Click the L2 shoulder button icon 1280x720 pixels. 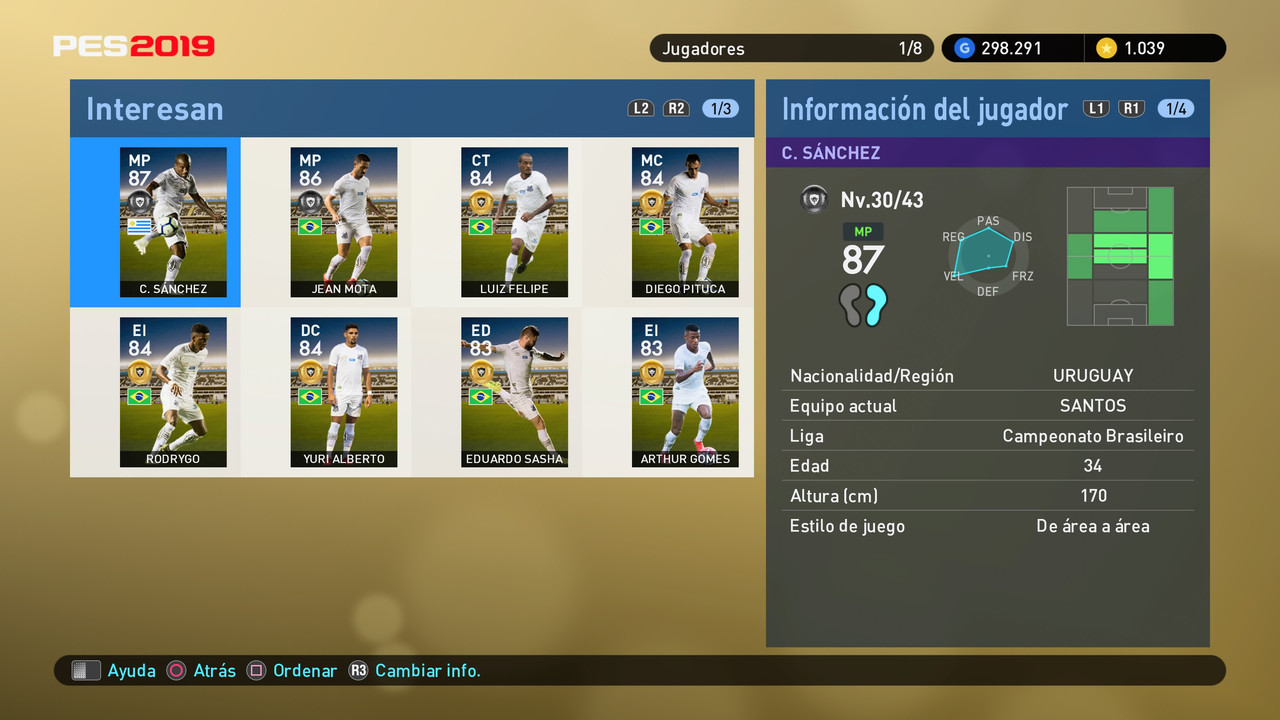coord(641,108)
